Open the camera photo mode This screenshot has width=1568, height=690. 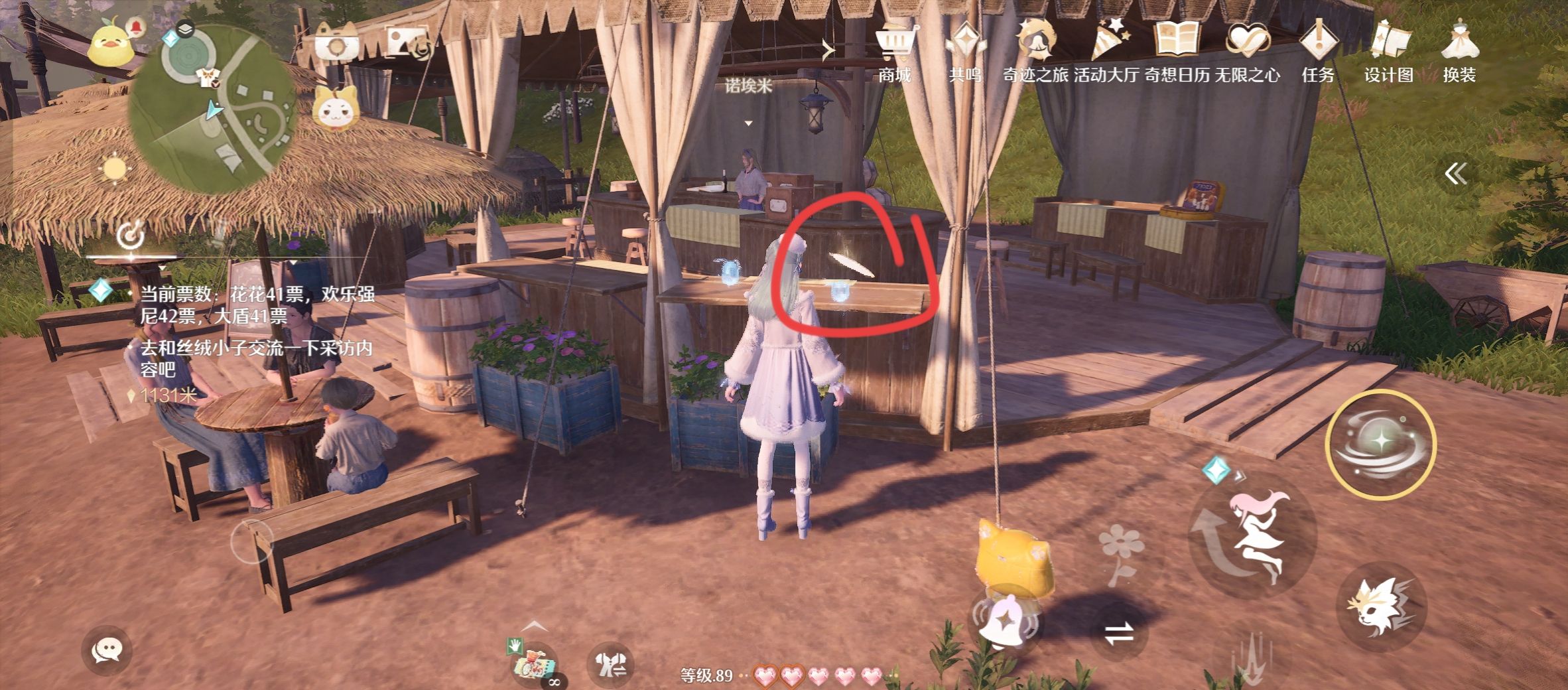(x=337, y=45)
